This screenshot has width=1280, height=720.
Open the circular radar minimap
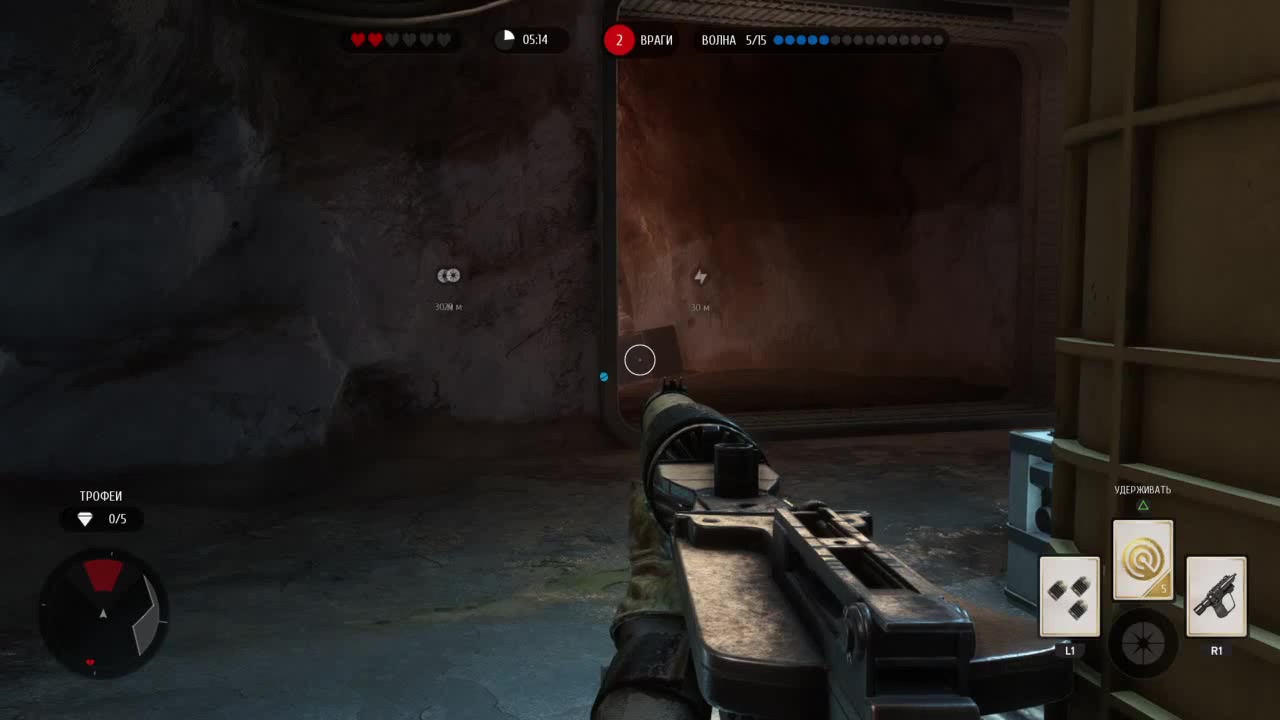point(103,613)
